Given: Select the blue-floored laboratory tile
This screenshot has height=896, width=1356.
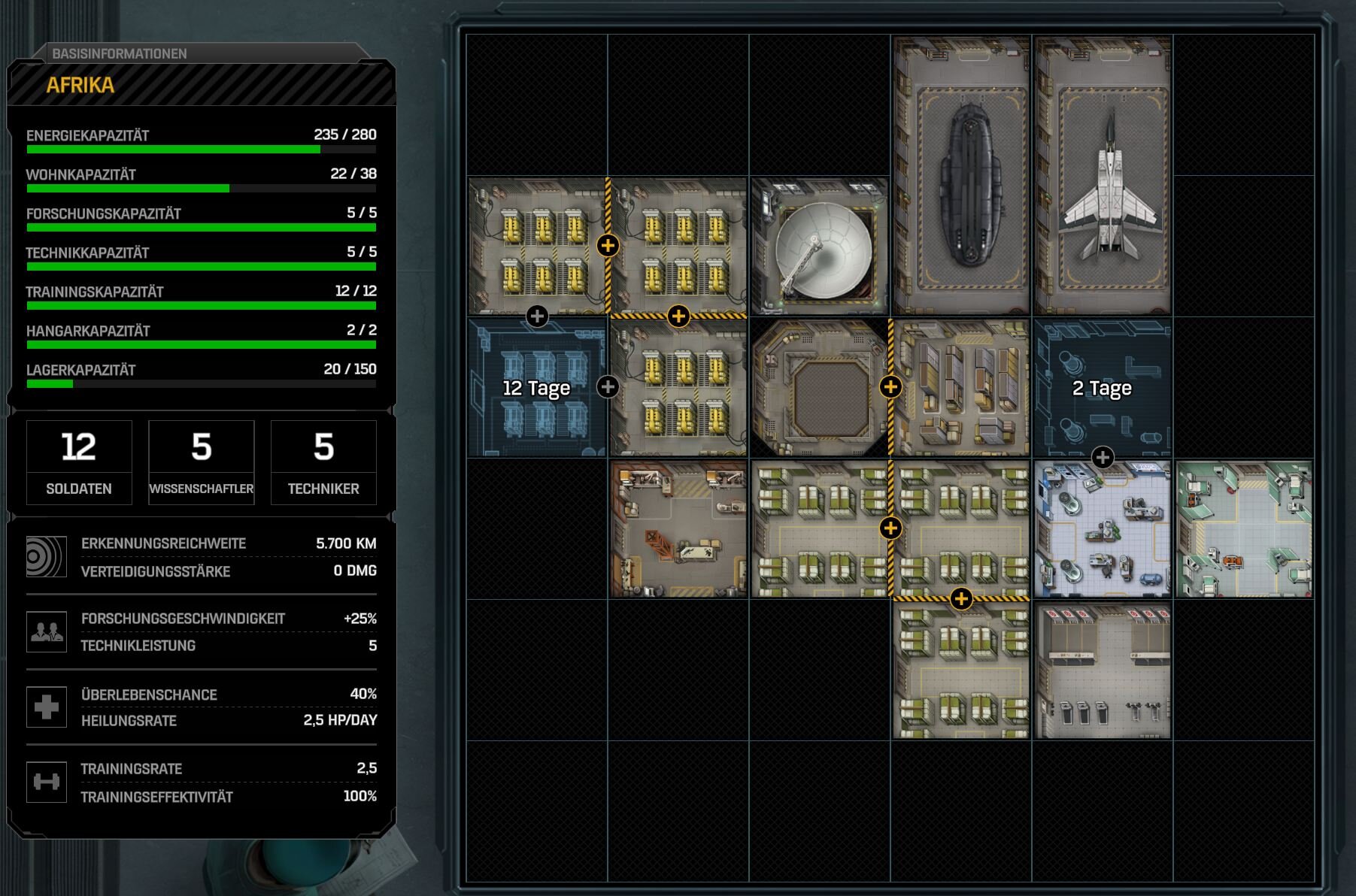Looking at the screenshot, I should [1103, 529].
